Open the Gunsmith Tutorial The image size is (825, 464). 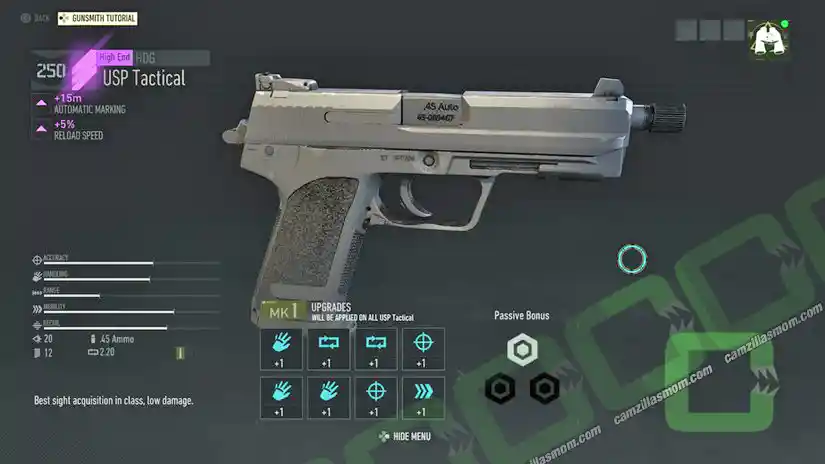tap(98, 18)
